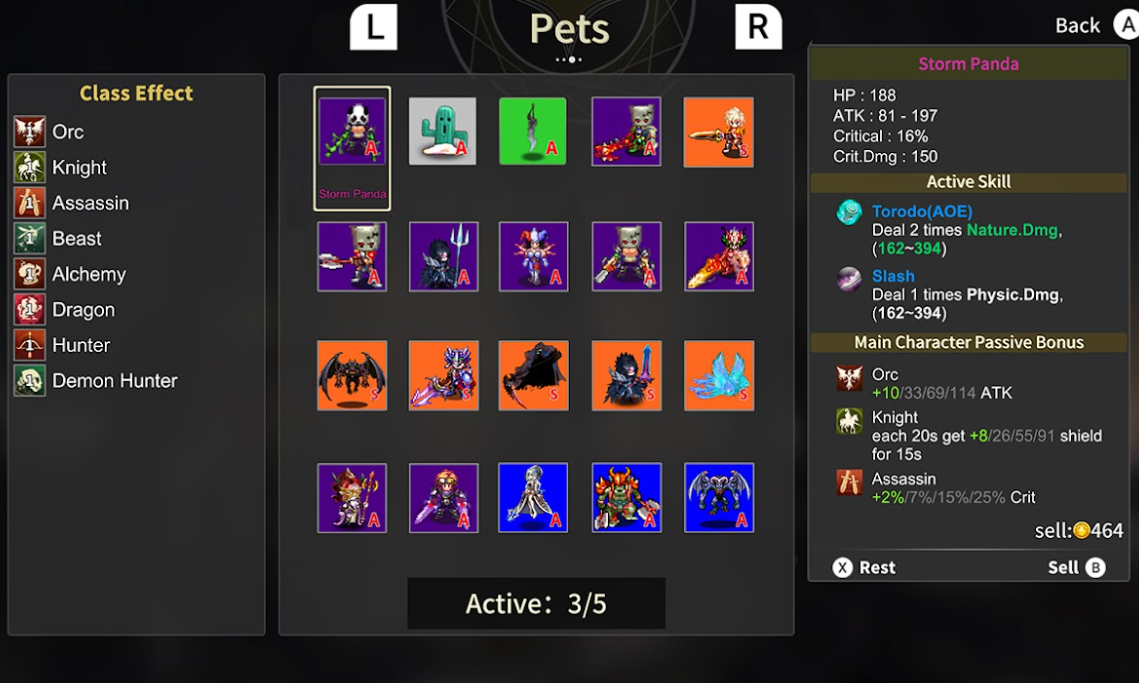The height and width of the screenshot is (683, 1139).
Task: Select the Storm Panda pet
Action: (352, 133)
